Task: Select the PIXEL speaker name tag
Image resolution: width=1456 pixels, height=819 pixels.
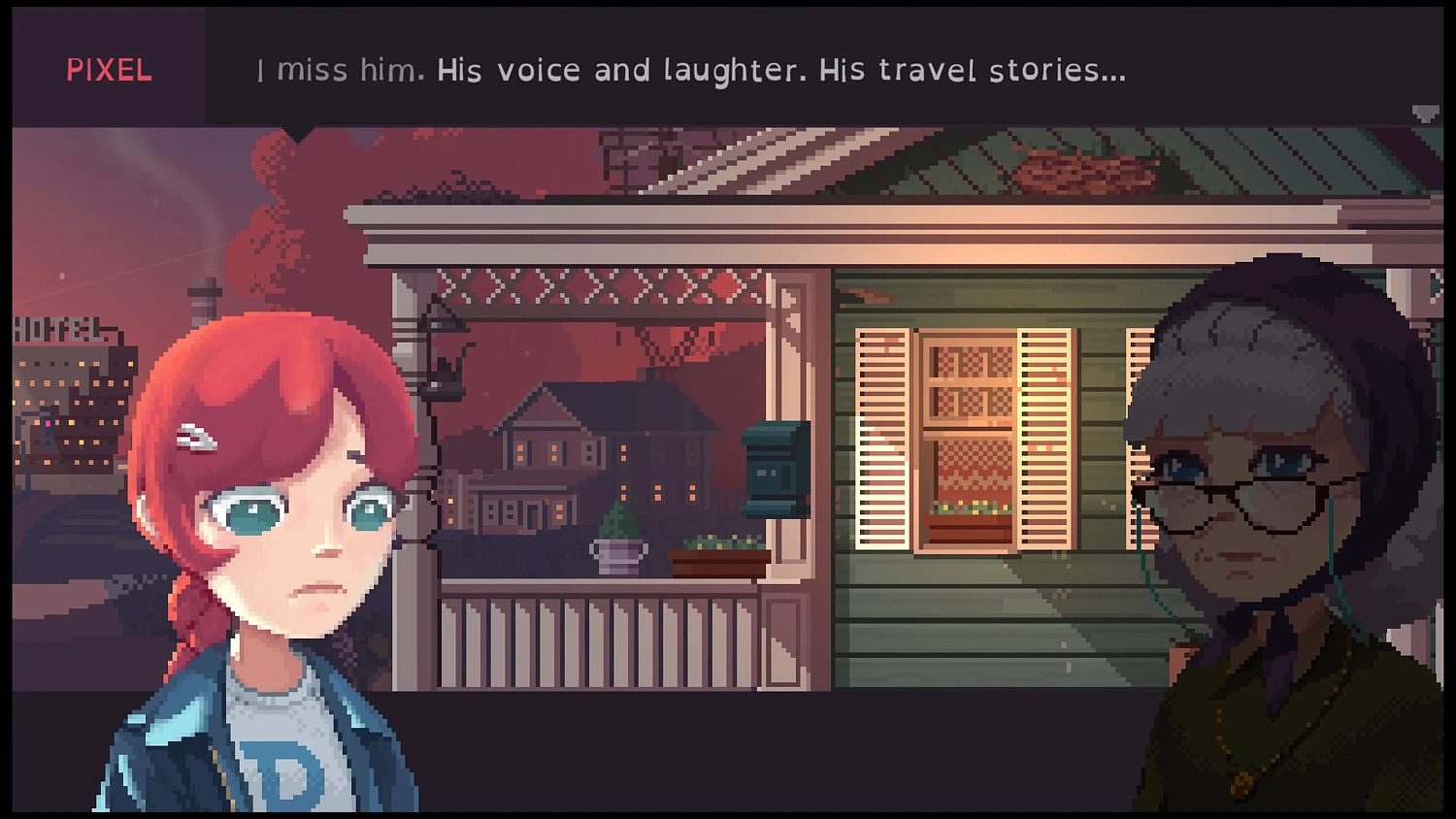Action: point(109,69)
